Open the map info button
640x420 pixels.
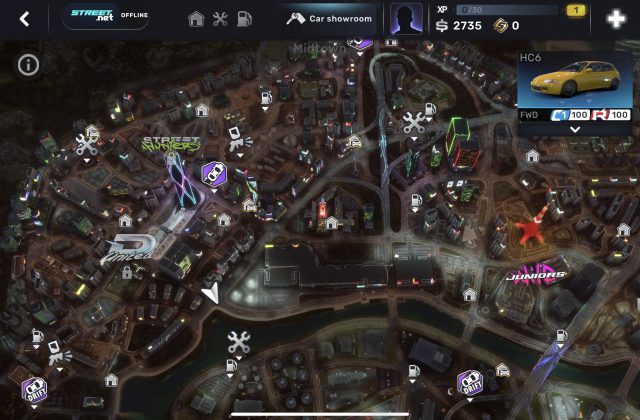[x=28, y=65]
